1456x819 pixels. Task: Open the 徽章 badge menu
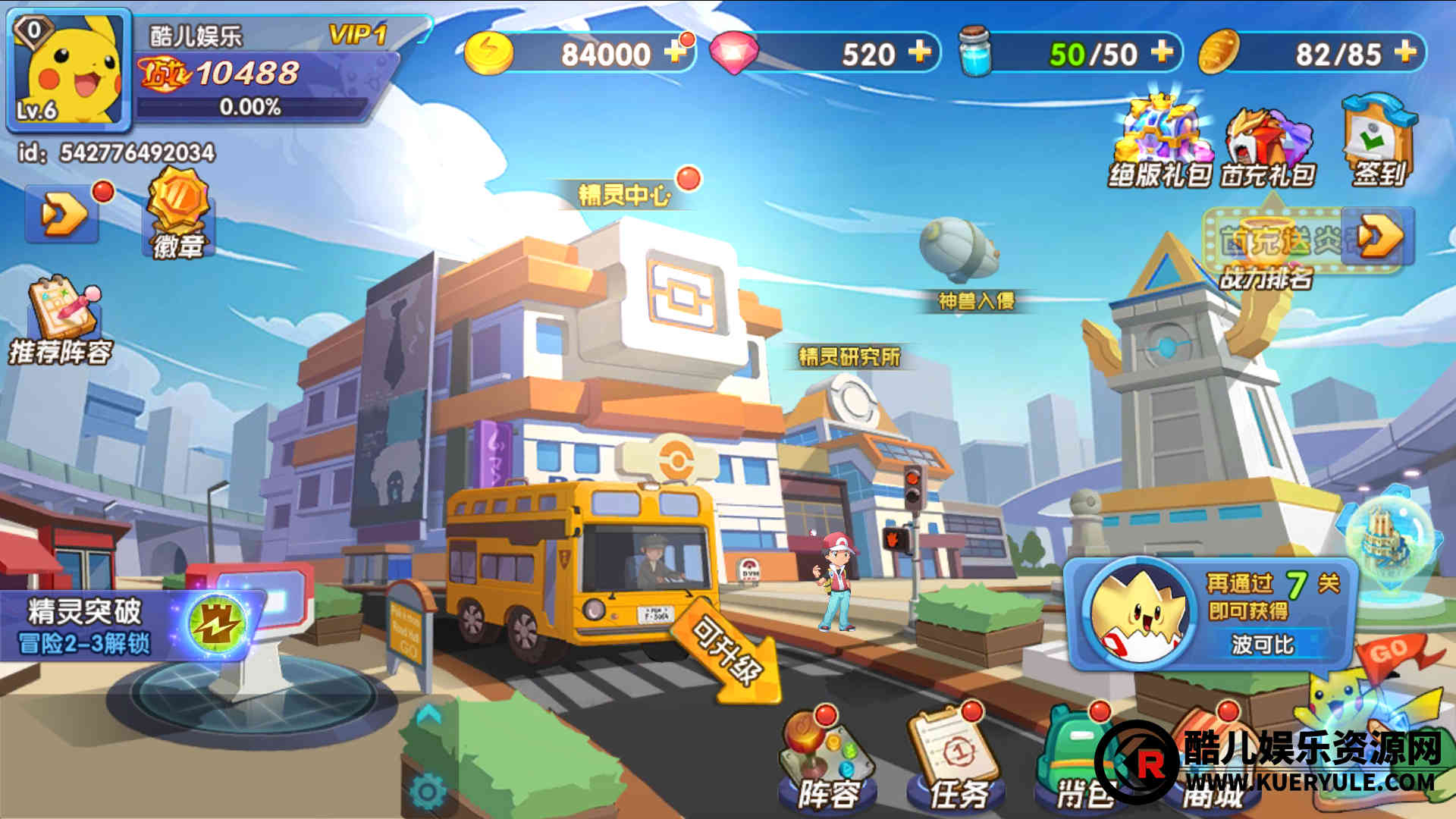(177, 214)
